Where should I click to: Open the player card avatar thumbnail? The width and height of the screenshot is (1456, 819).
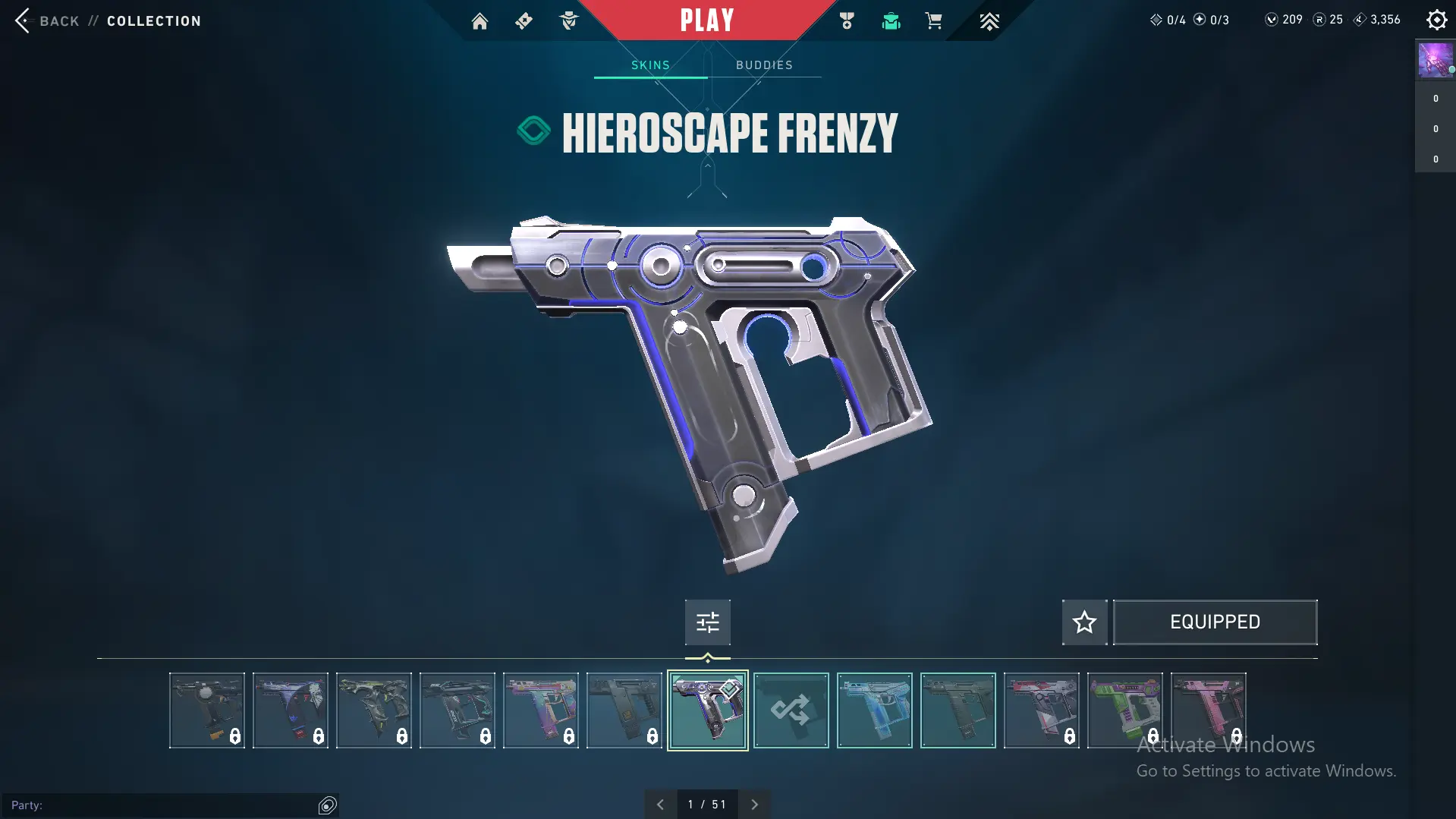pos(1435,61)
